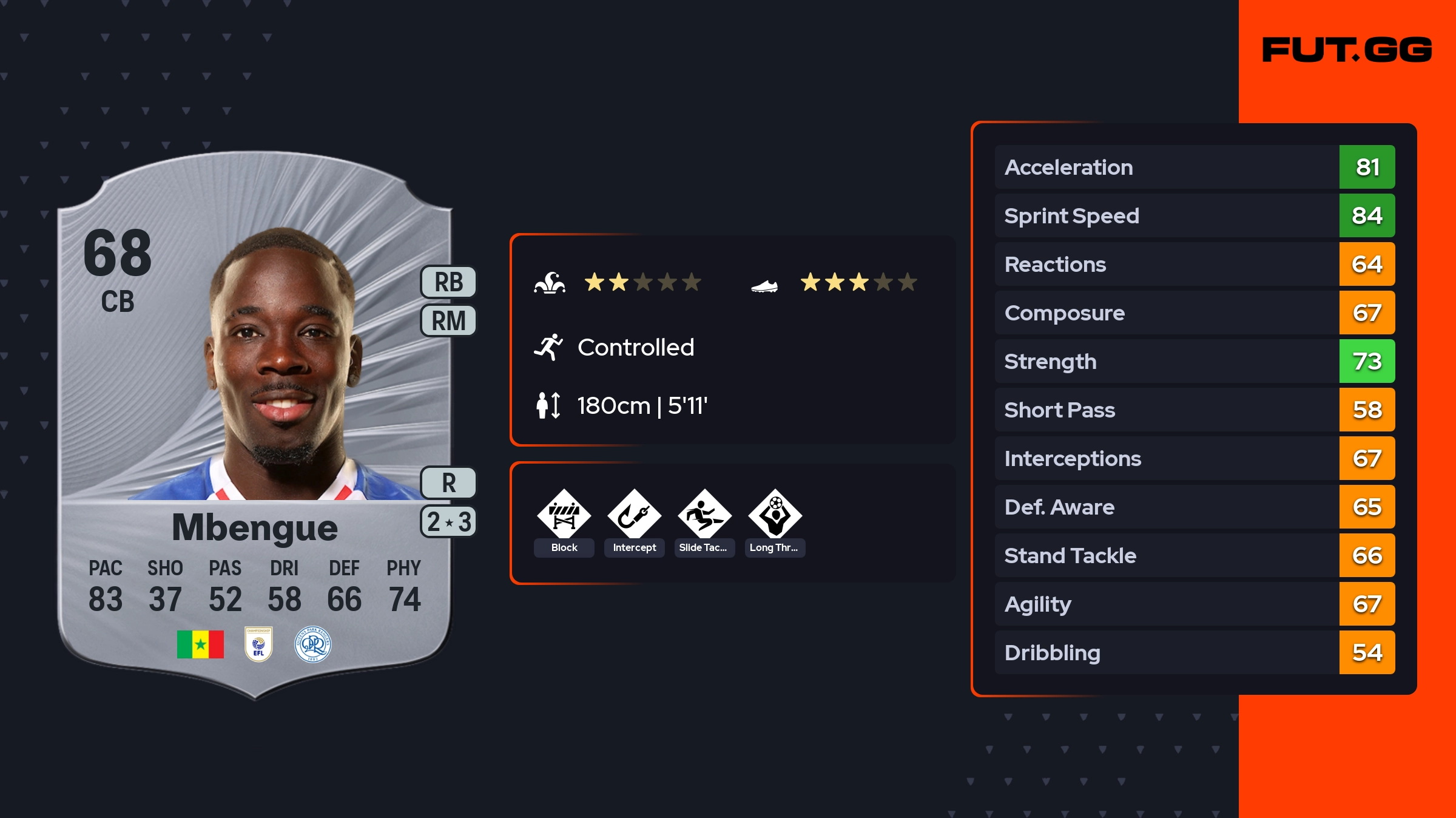The width and height of the screenshot is (1456, 818).
Task: Show the Long Throw playstyle
Action: 775,515
